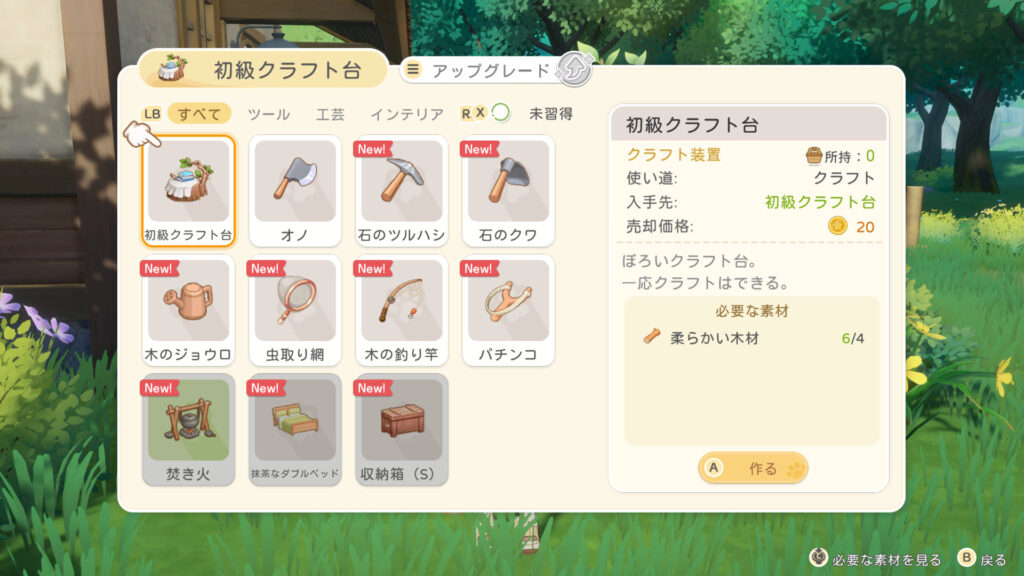Viewport: 1024px width, 576px height.
Task: Choose the 虫取り網 bug net recipe
Action: tap(295, 310)
